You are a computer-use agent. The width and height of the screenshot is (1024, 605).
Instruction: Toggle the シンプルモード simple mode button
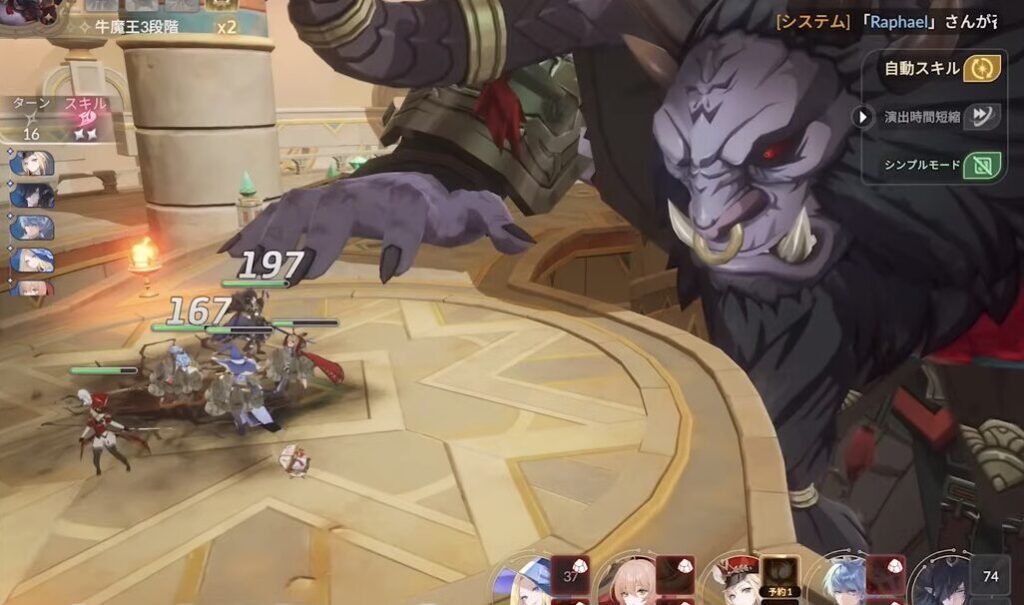click(x=981, y=165)
